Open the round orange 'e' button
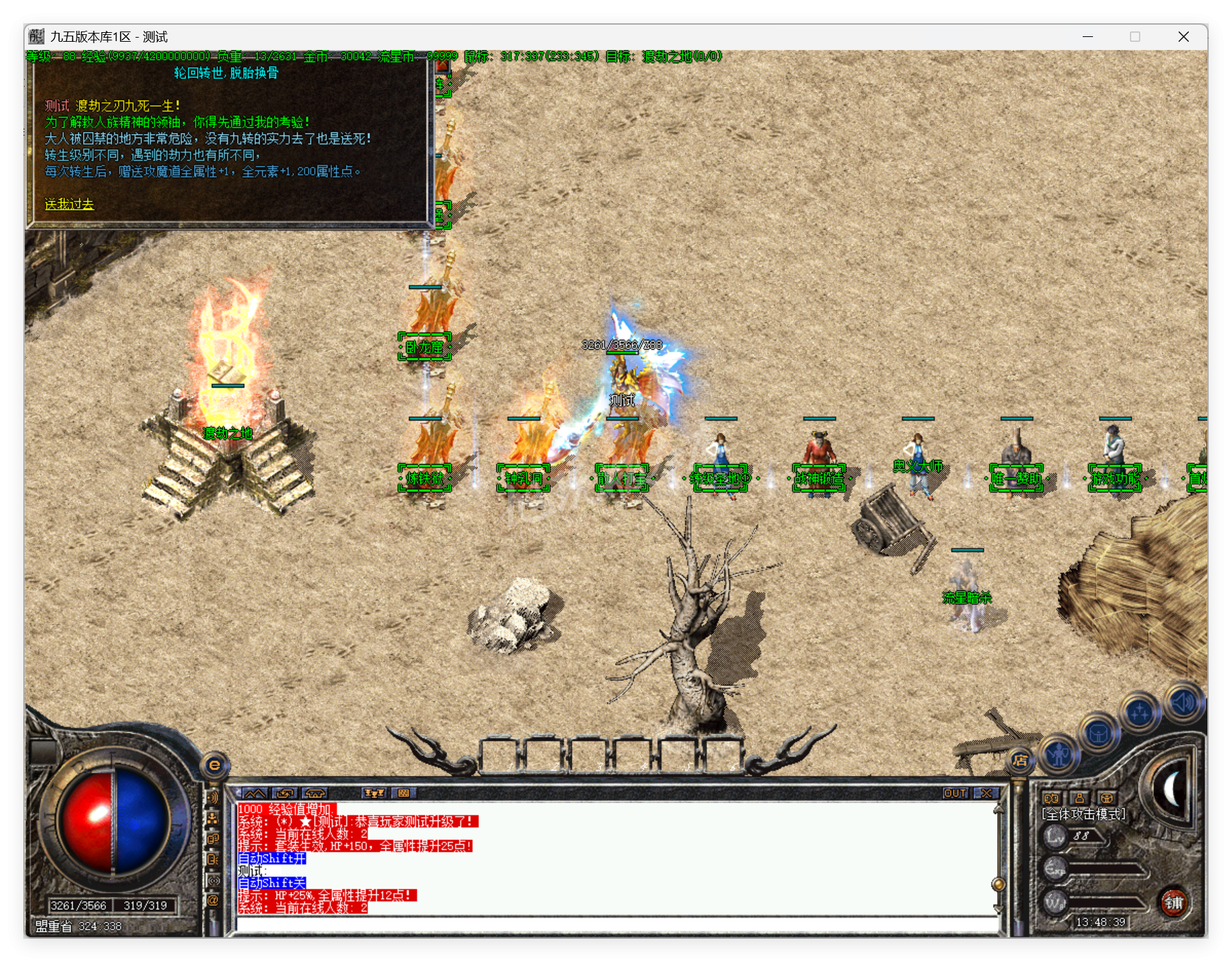Viewport: 1232px width, 962px height. pos(214,765)
